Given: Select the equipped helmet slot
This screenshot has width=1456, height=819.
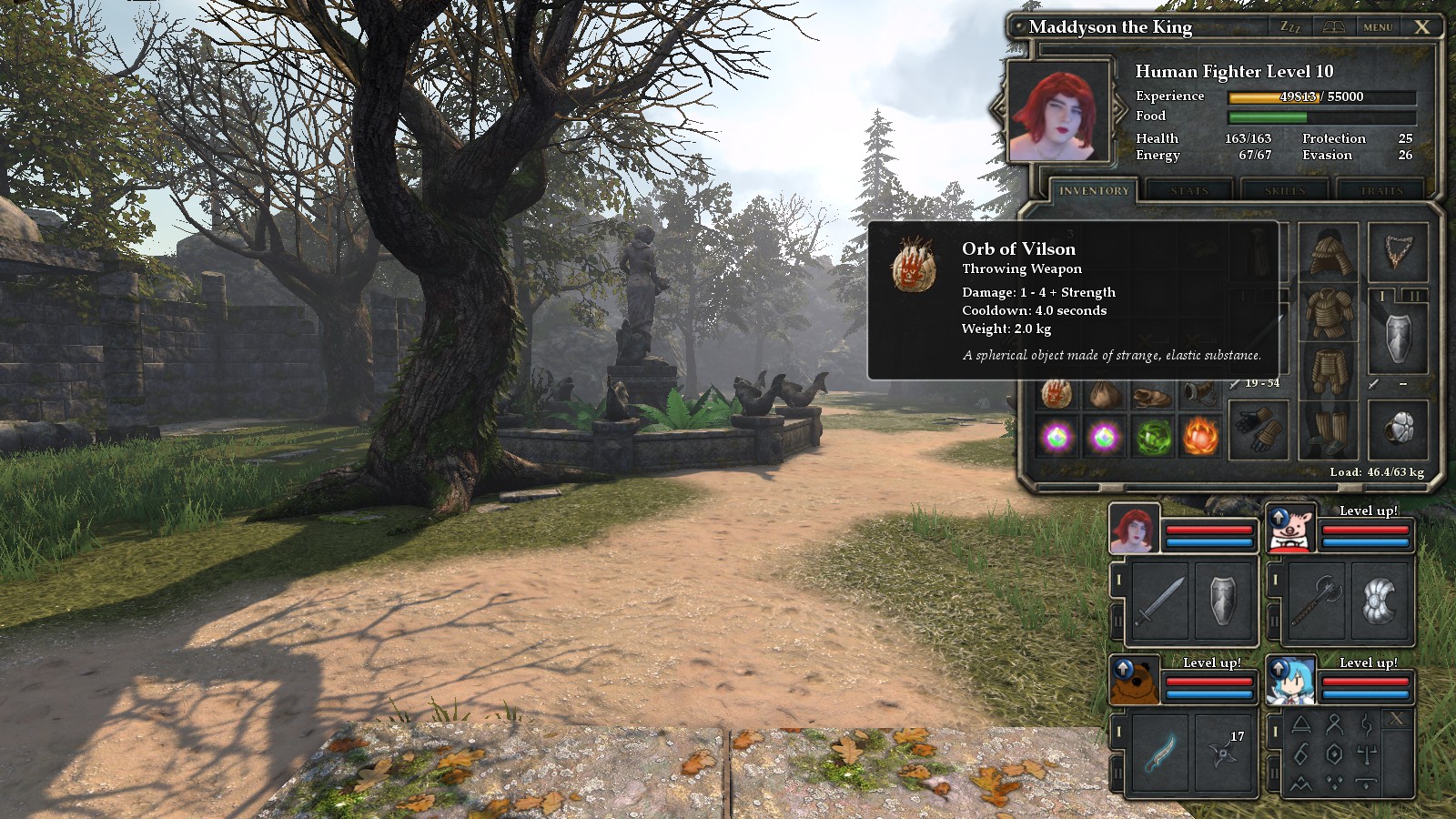Looking at the screenshot, I should [x=1329, y=250].
